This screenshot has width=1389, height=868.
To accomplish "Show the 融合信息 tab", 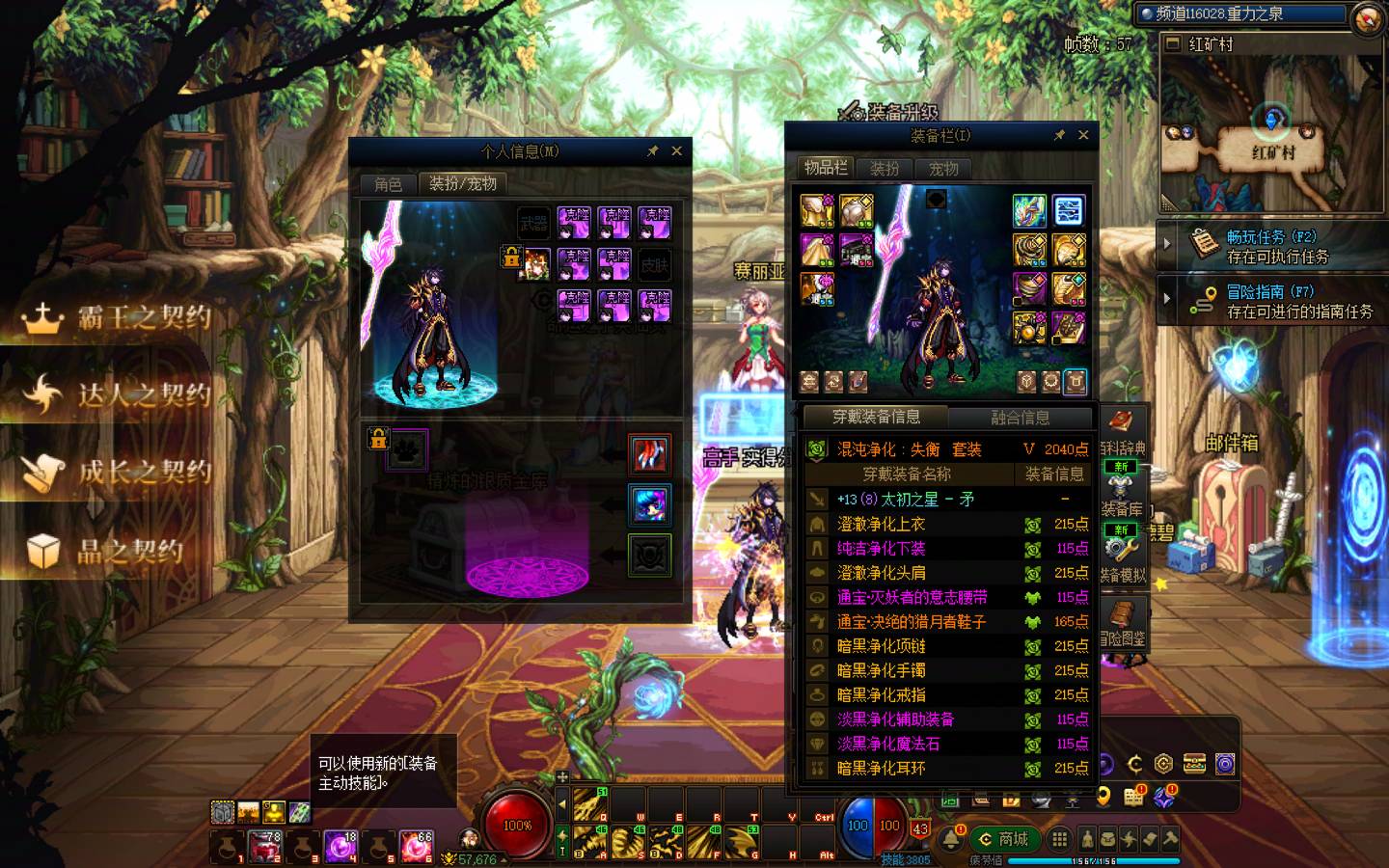I will (x=1020, y=418).
